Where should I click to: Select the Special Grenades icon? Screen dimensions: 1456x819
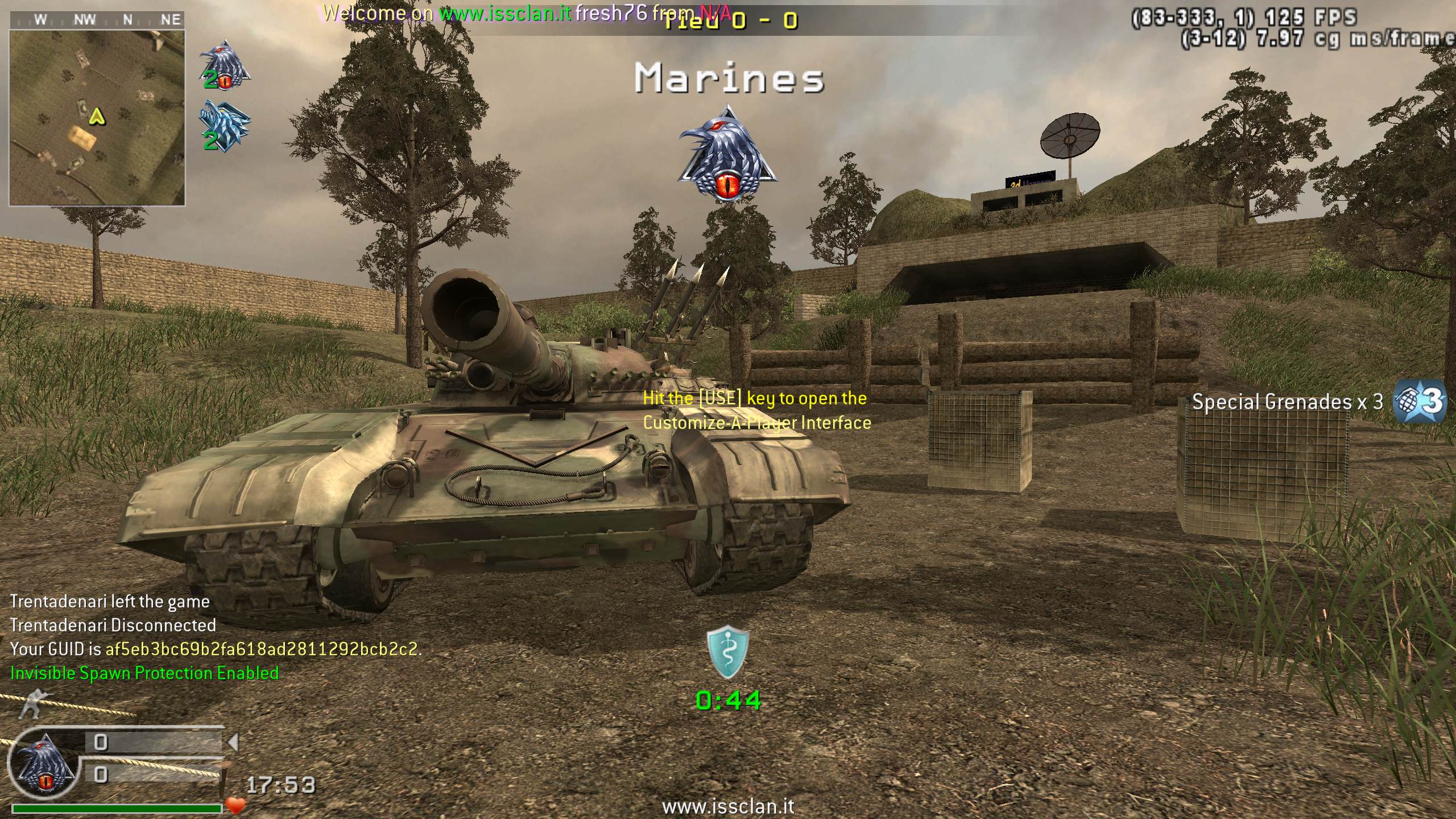pyautogui.click(x=1420, y=402)
